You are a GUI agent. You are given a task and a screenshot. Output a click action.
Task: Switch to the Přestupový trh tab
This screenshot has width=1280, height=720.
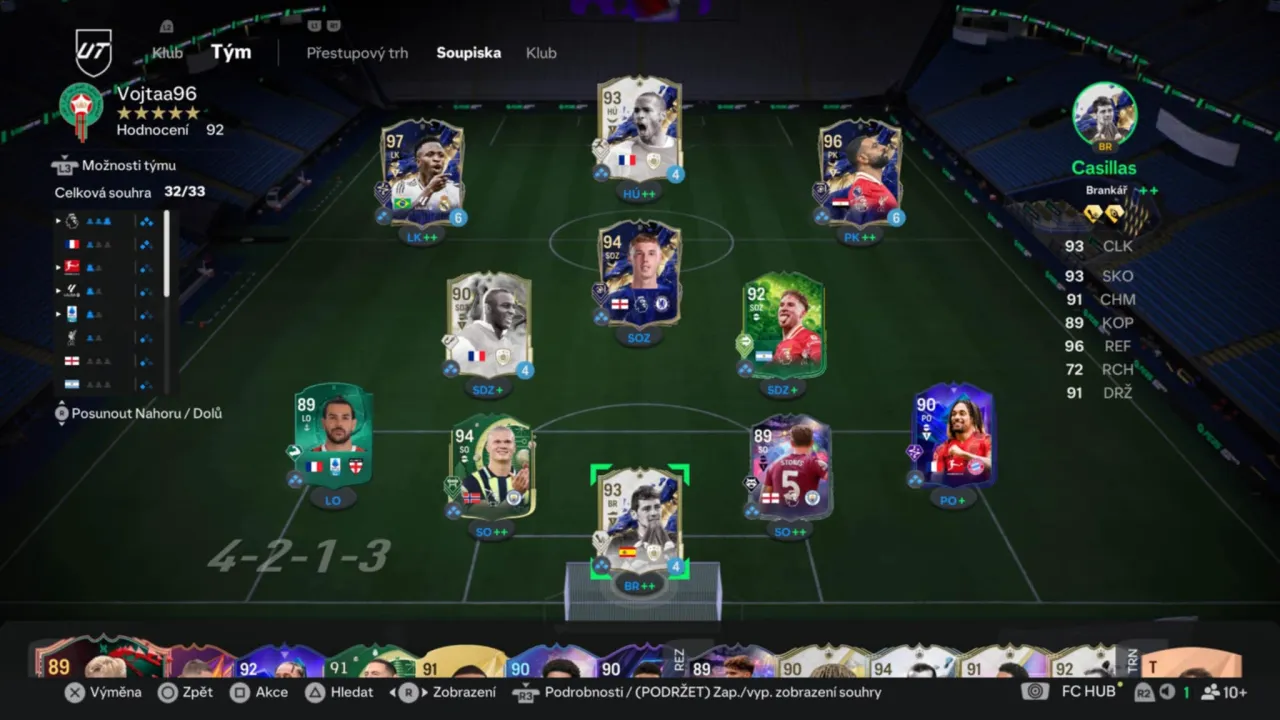coord(357,53)
